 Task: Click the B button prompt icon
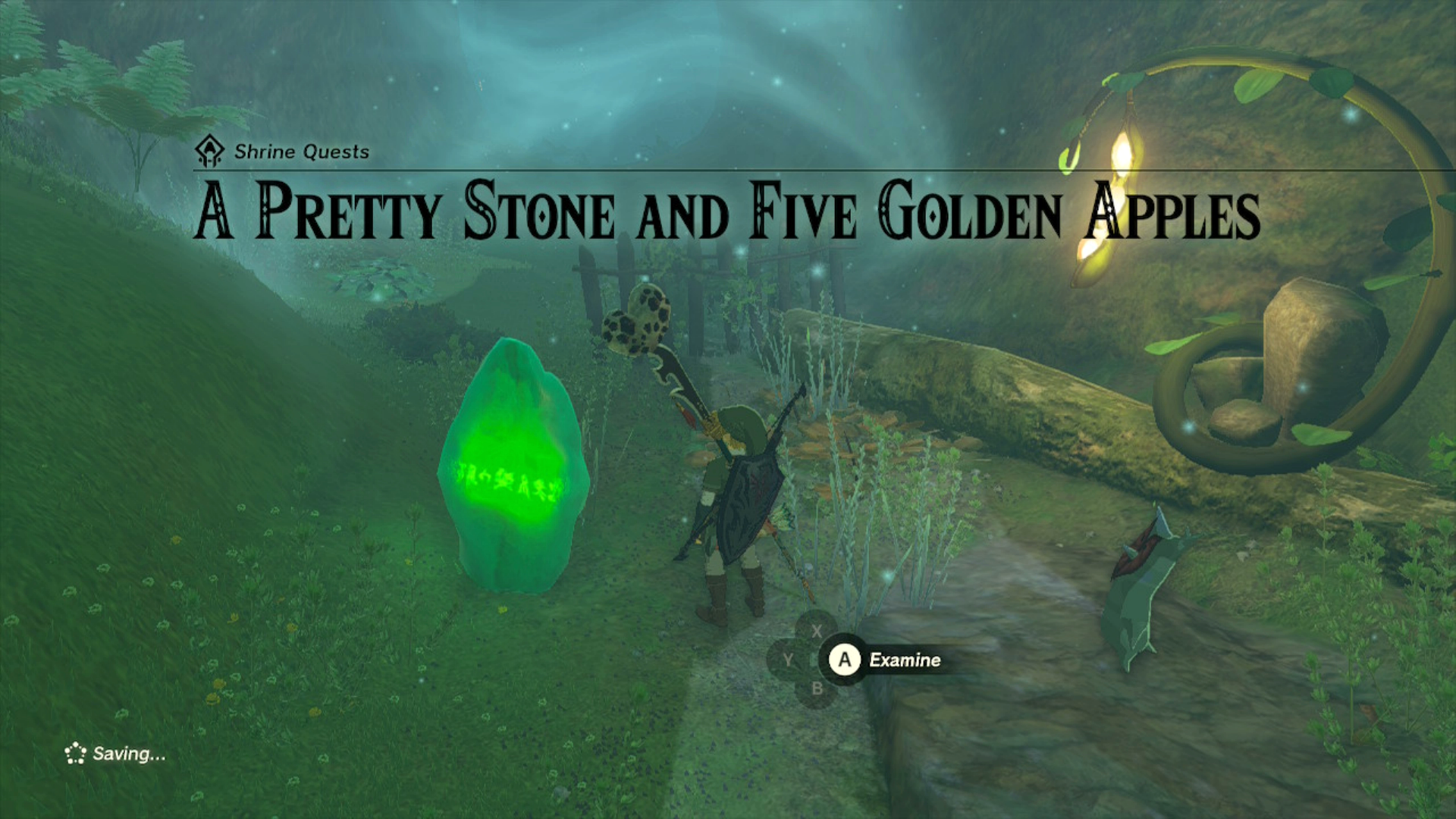pos(817,689)
